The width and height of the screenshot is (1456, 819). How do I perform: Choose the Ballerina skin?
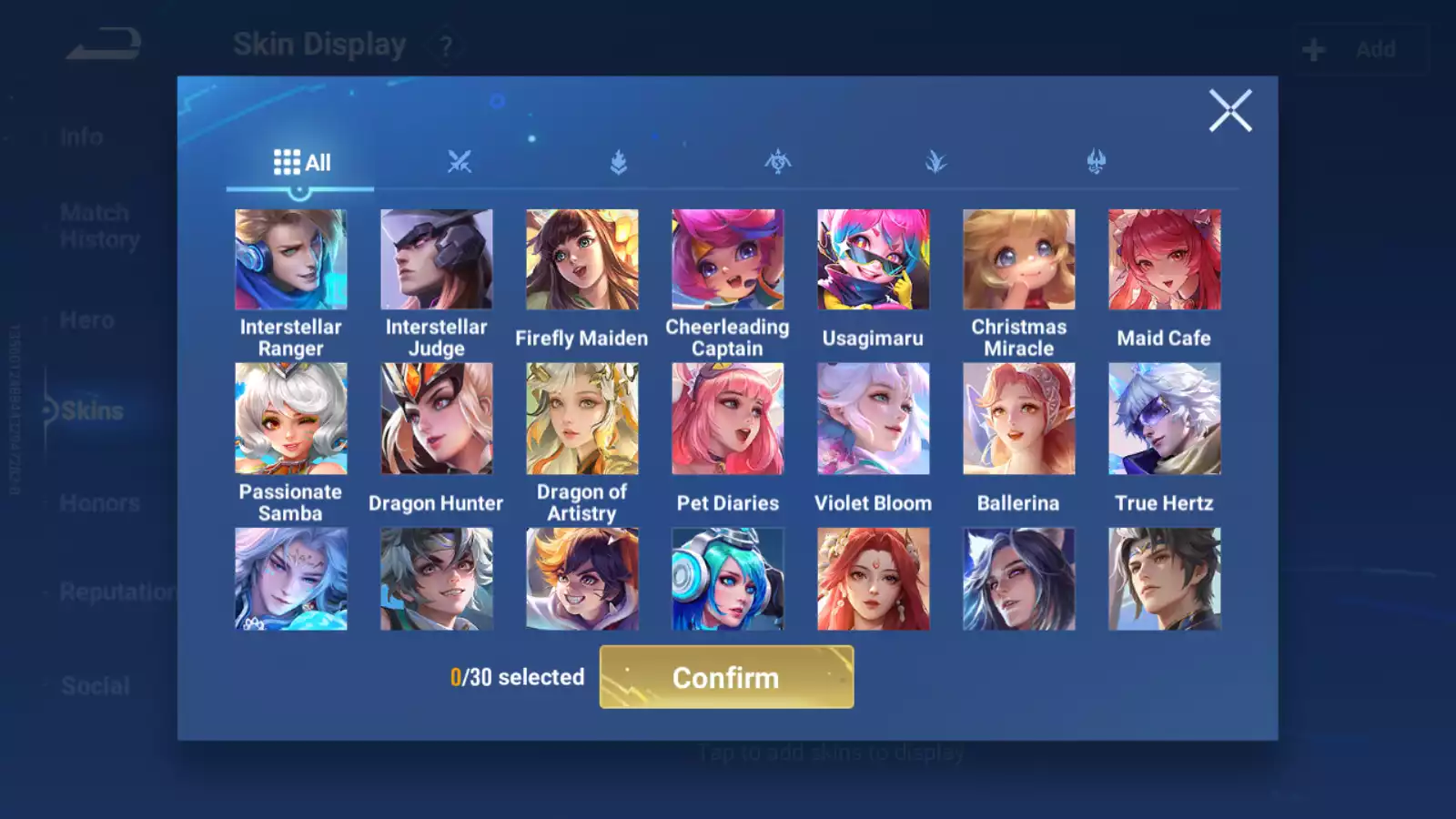point(1018,419)
